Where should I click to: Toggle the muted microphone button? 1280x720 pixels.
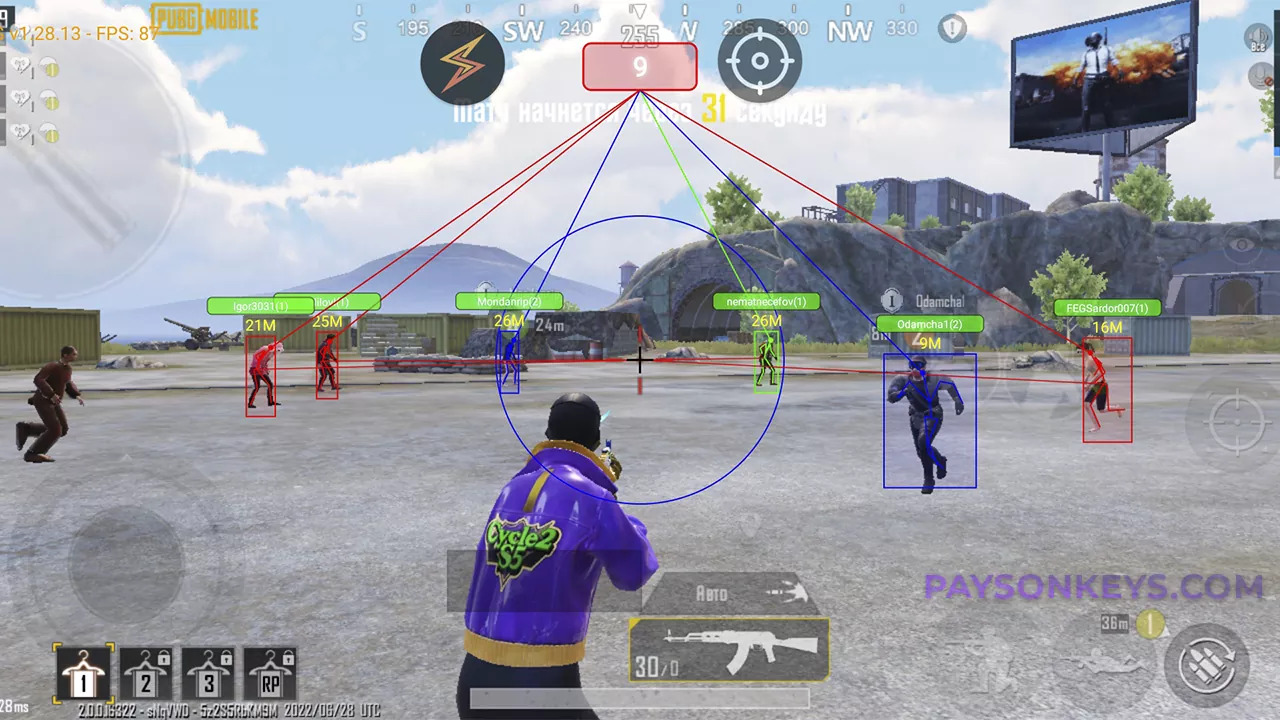pos(1264,77)
